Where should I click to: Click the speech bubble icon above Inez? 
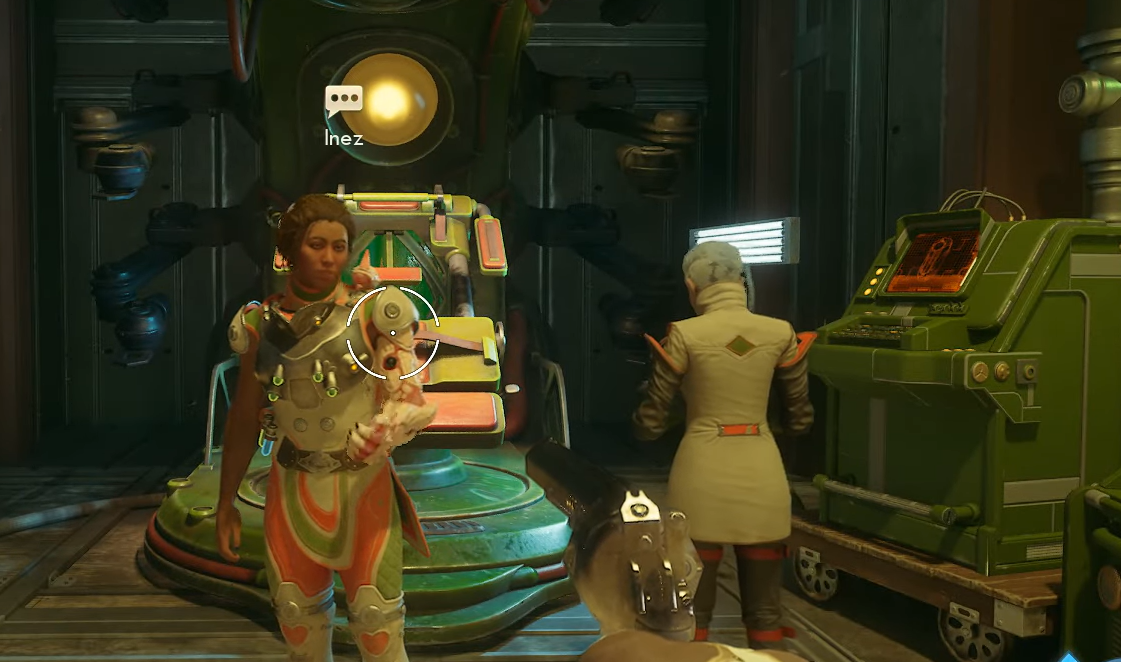[343, 100]
